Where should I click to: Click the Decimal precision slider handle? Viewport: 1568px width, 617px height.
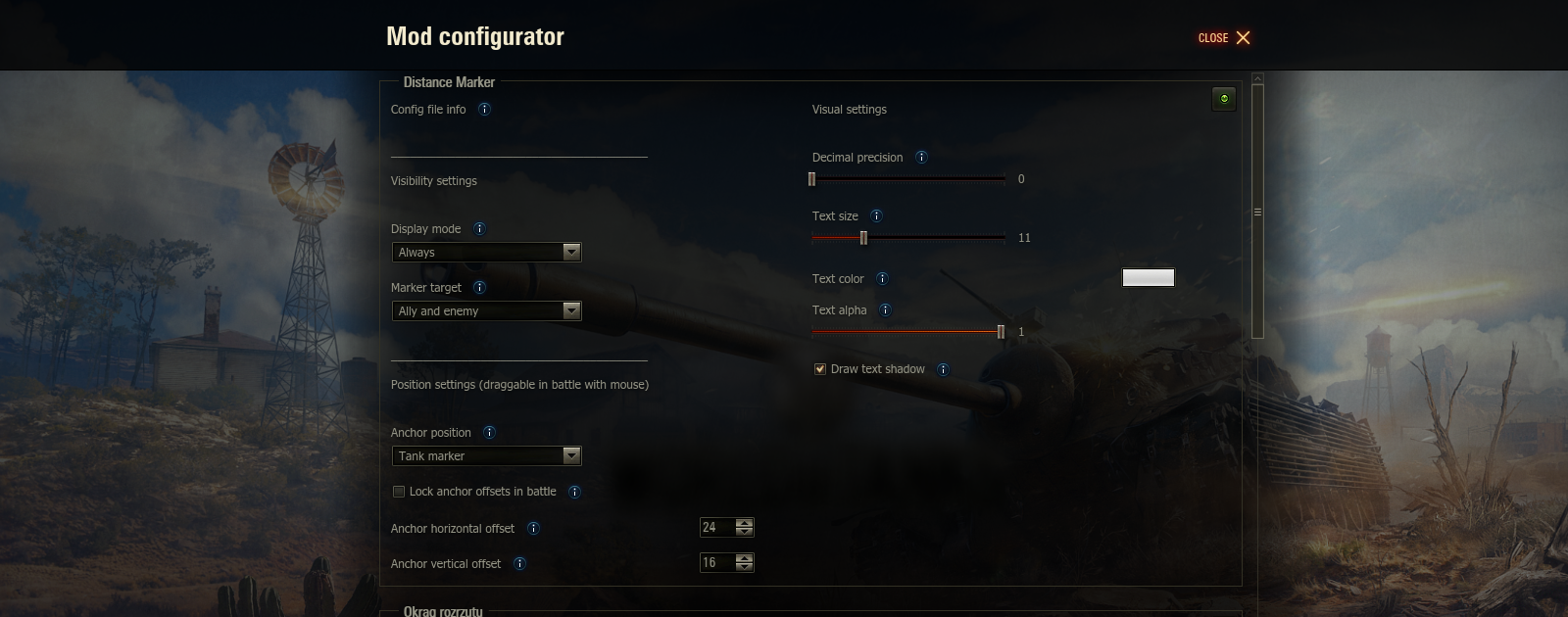coord(811,179)
